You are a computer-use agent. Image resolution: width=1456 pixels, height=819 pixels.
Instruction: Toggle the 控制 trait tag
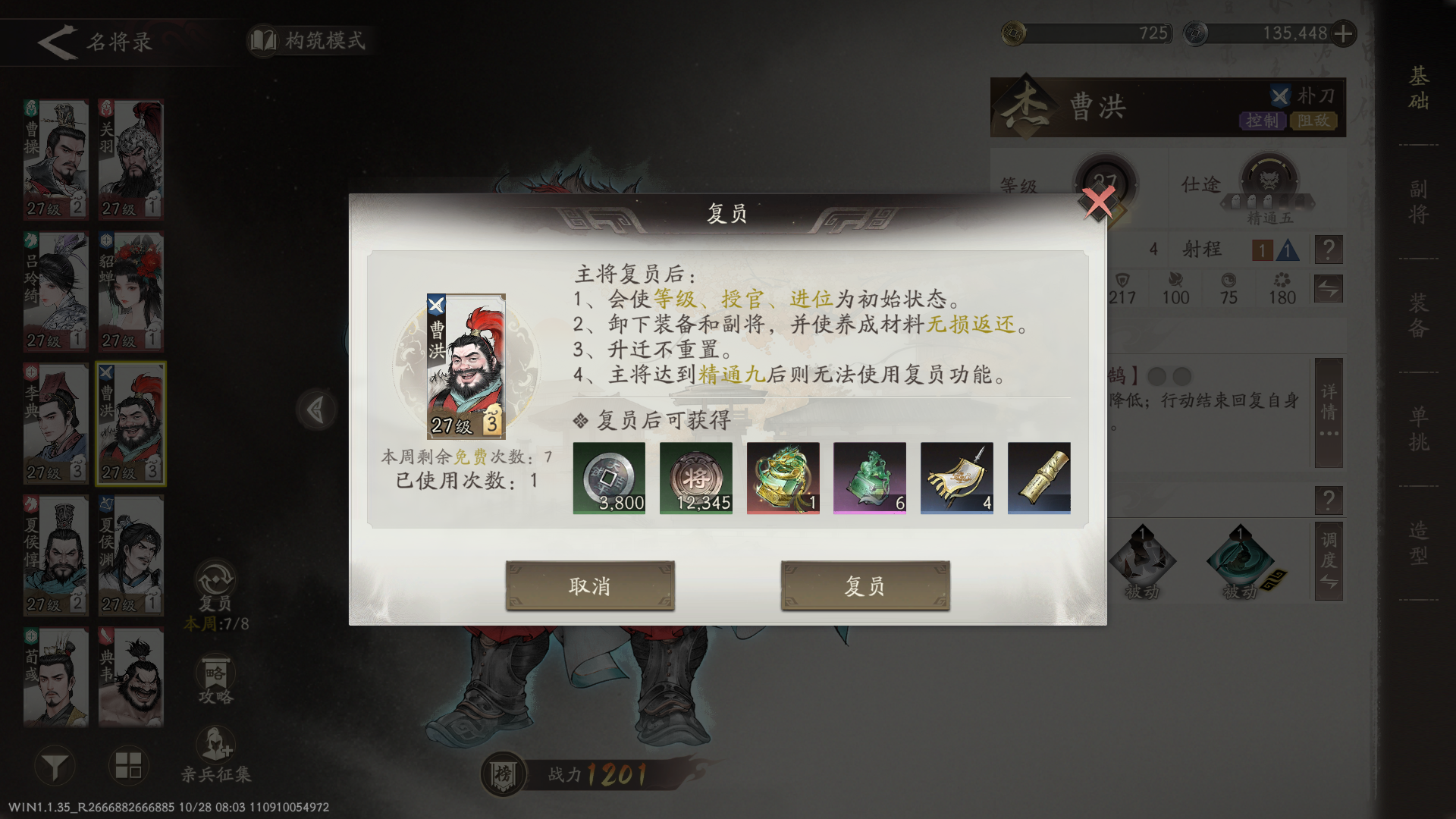[1265, 121]
